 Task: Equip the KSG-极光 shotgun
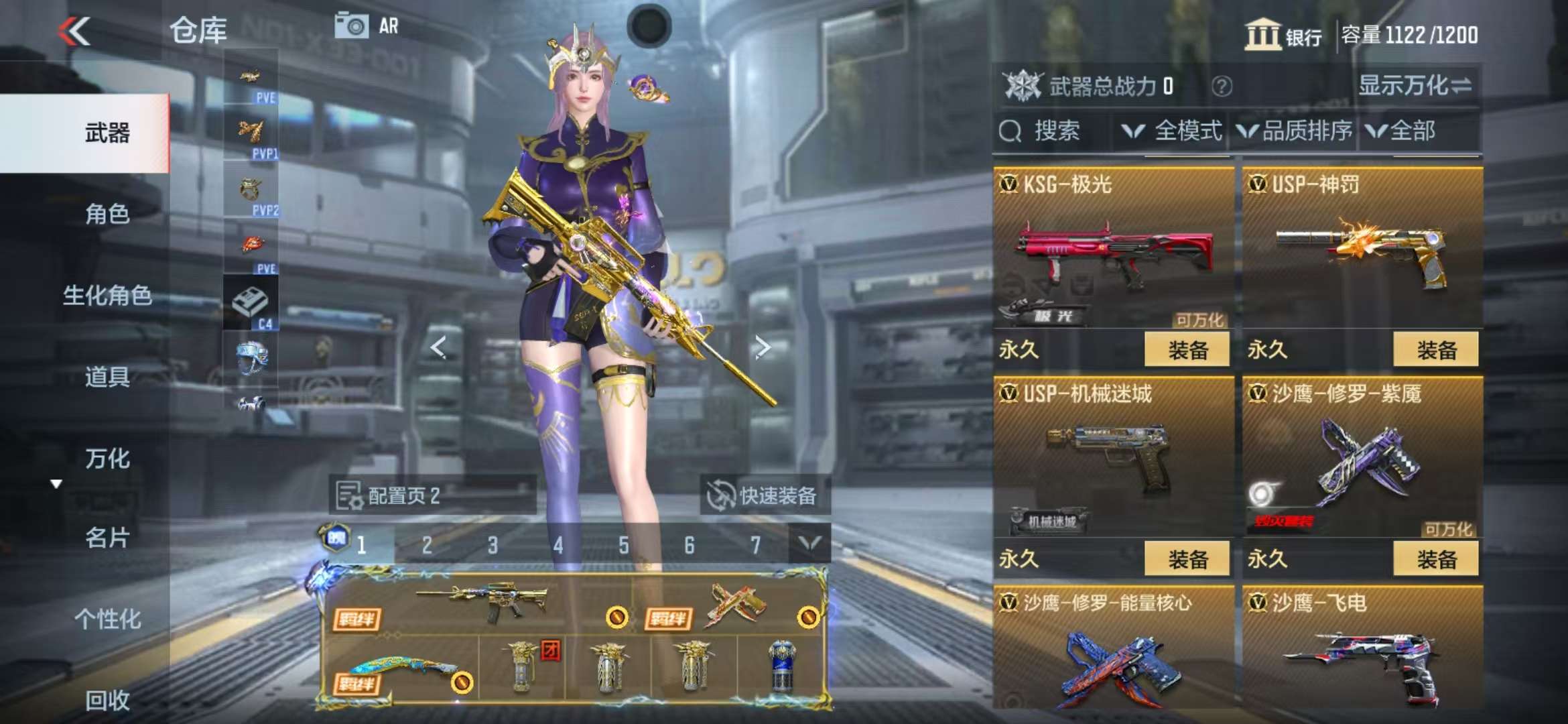pyautogui.click(x=1186, y=349)
